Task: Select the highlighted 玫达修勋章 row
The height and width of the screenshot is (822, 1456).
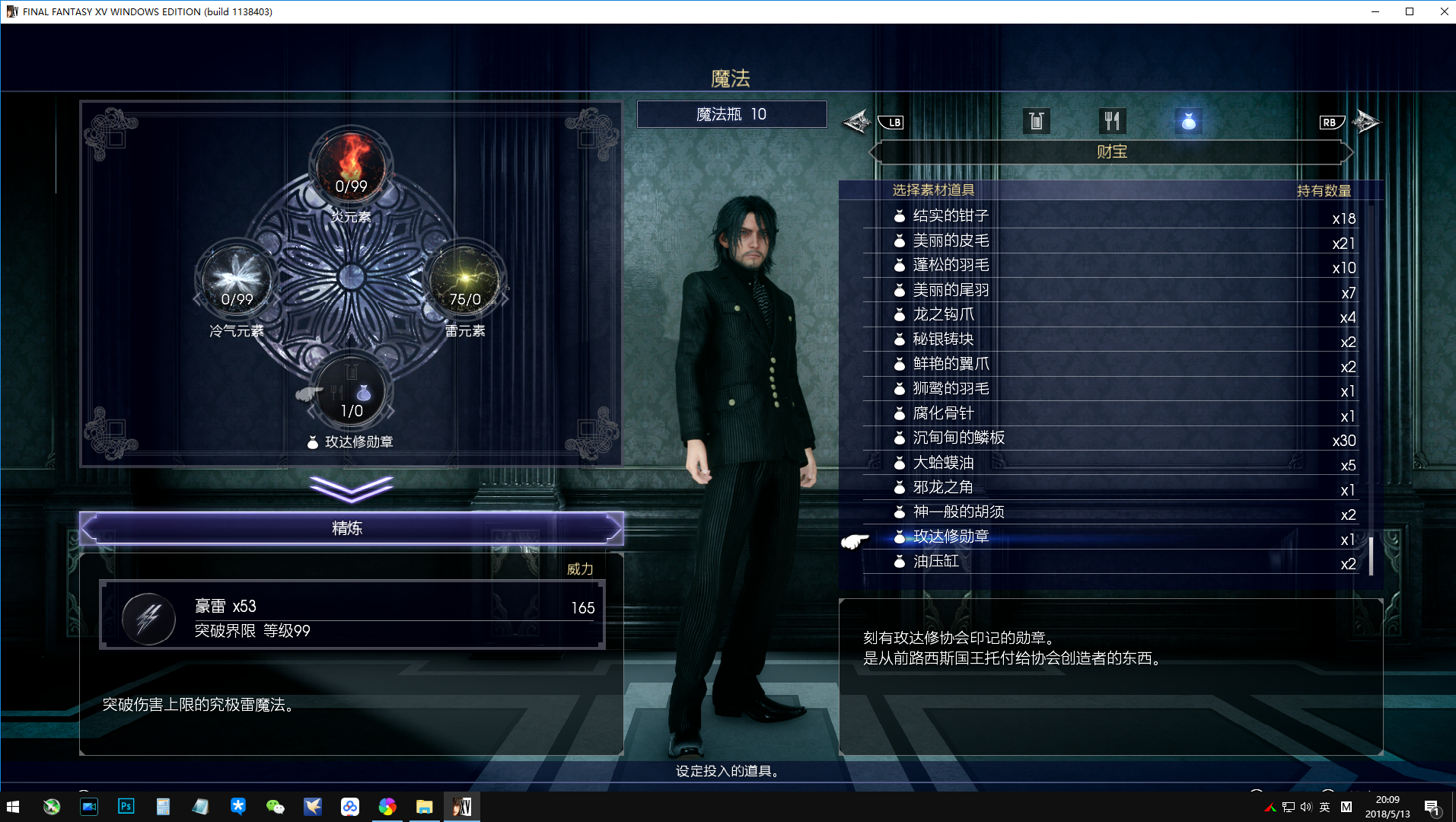Action: click(x=951, y=537)
